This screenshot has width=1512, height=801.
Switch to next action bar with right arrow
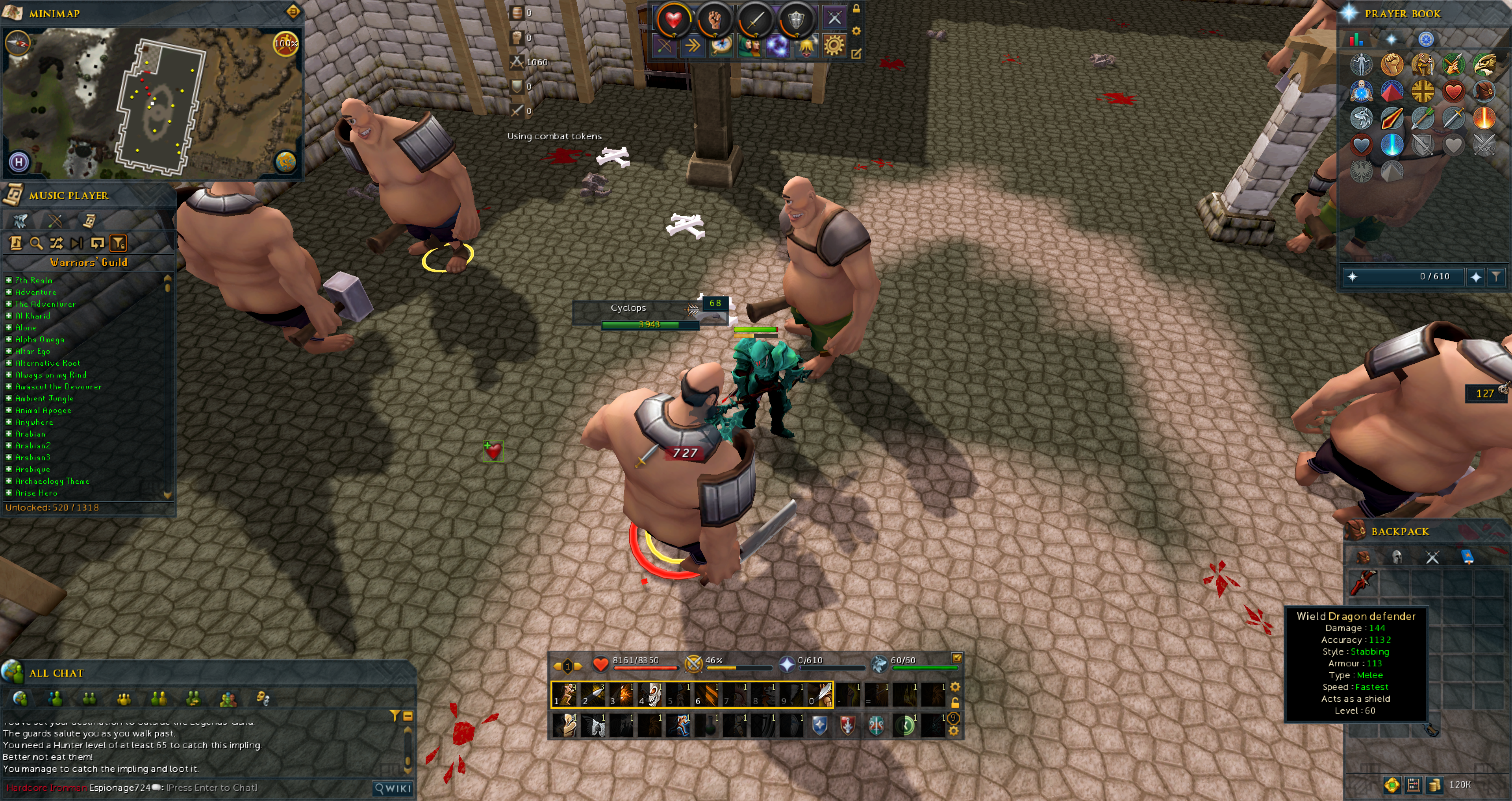(578, 666)
